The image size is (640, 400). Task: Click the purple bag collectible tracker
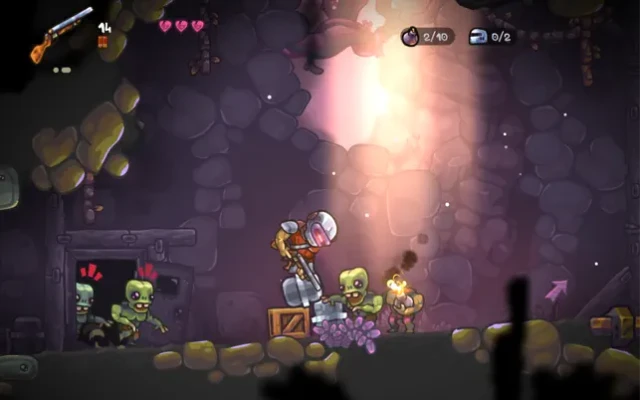[x=427, y=37]
